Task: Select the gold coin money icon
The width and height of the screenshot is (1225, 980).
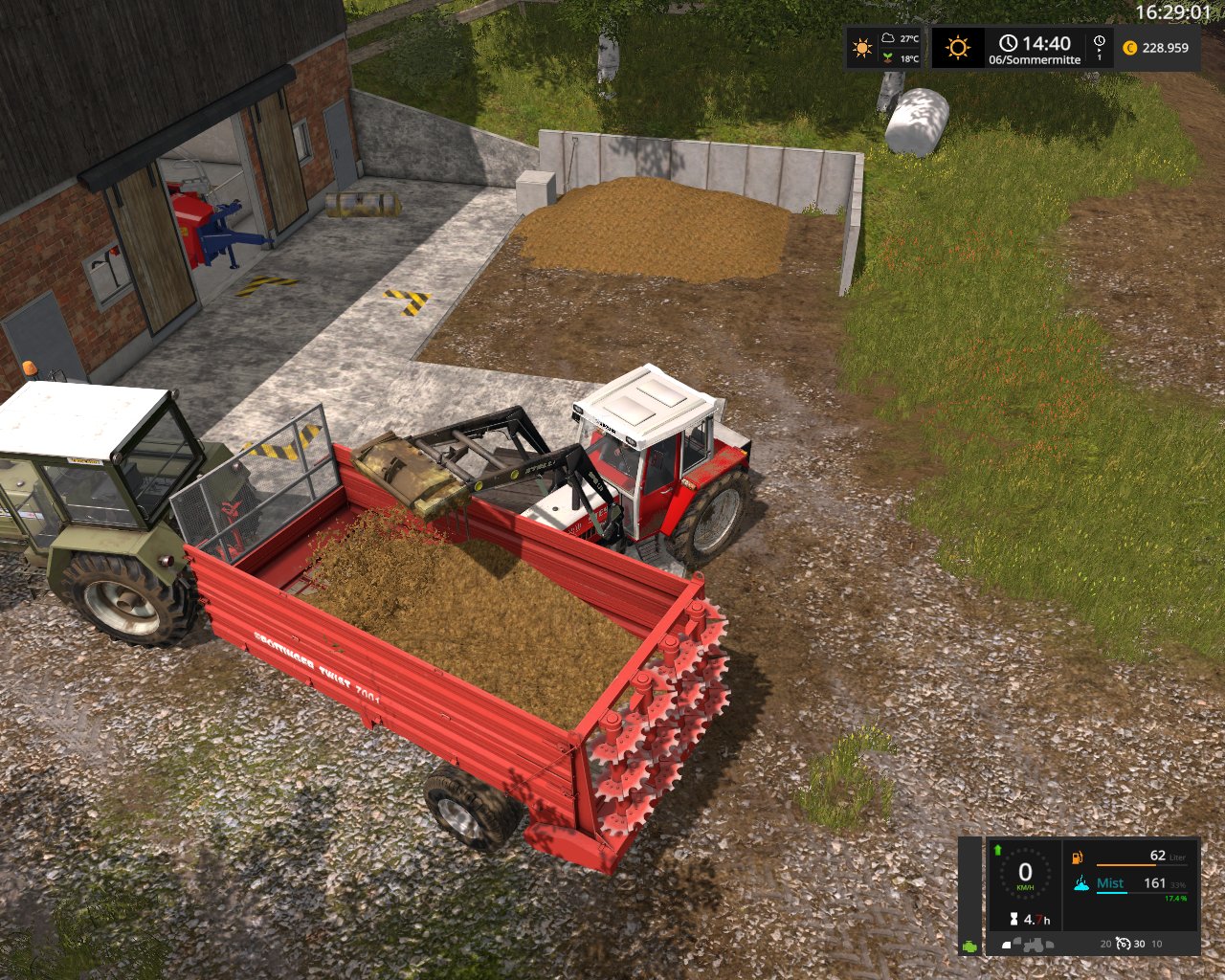Action: [1130, 48]
